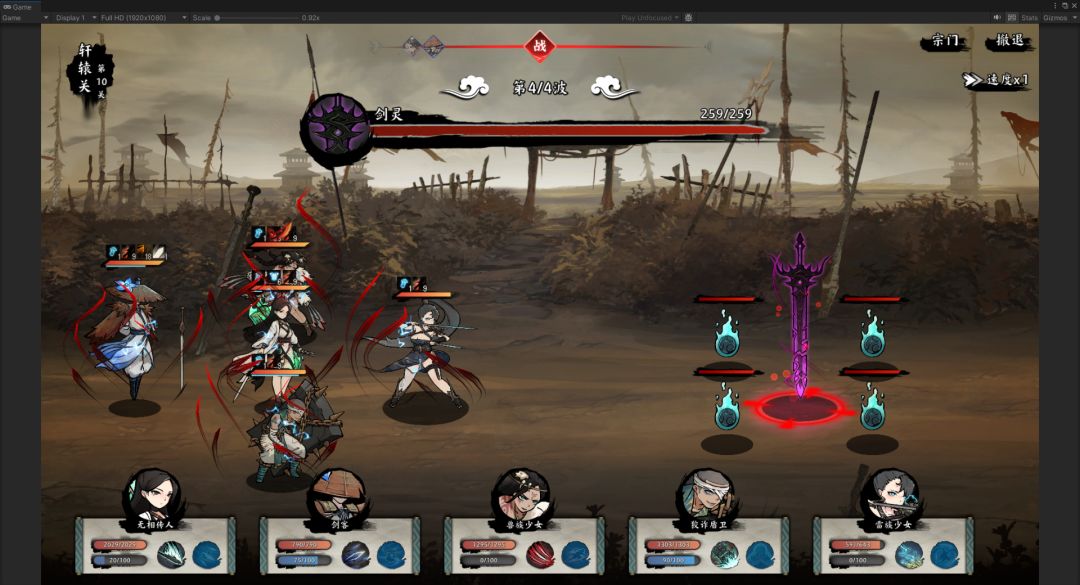This screenshot has width=1080, height=585.
Task: Retreat from battle with 撤退
Action: 1010,42
